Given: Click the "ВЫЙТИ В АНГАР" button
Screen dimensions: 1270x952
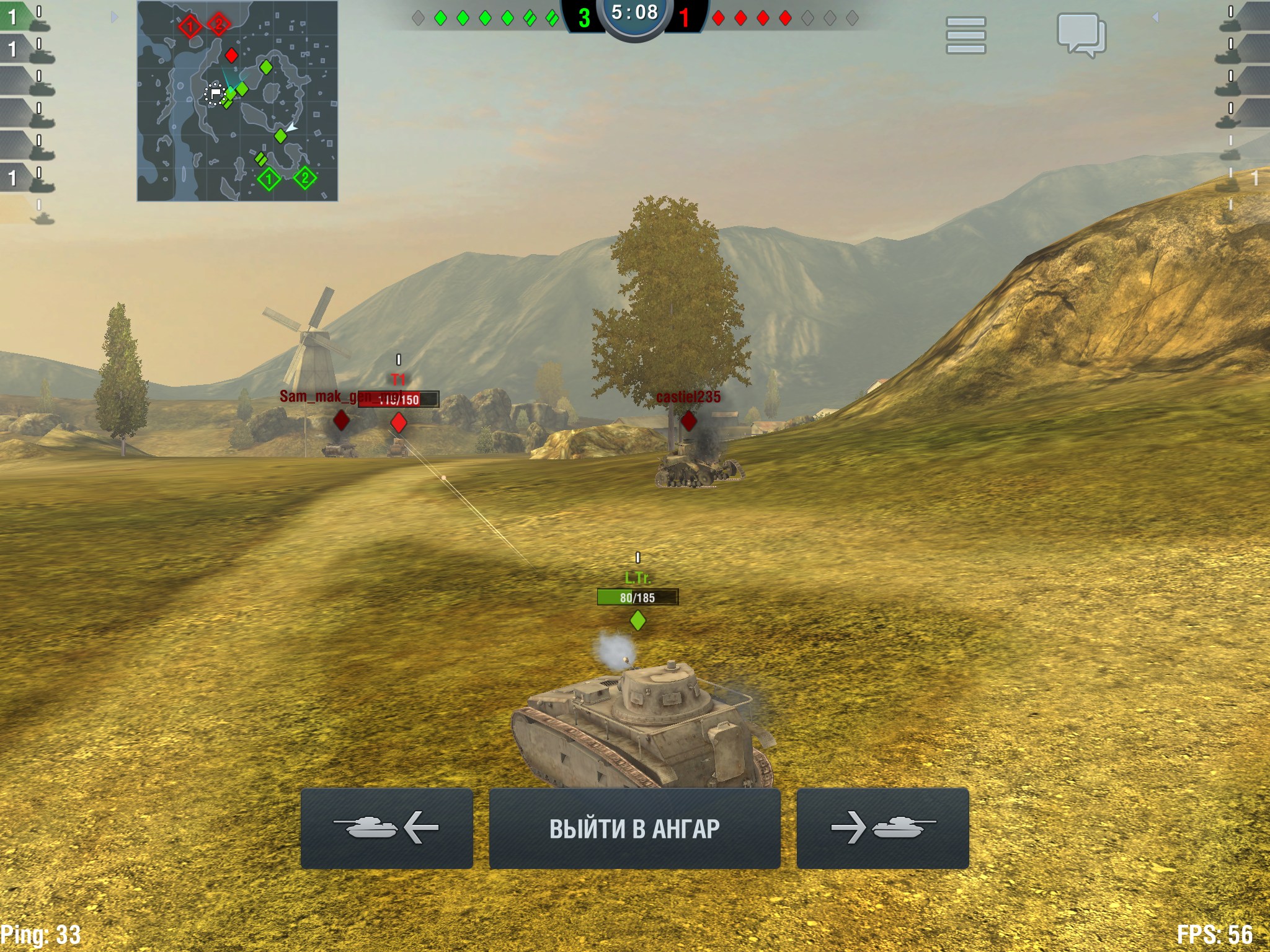Looking at the screenshot, I should pos(634,828).
